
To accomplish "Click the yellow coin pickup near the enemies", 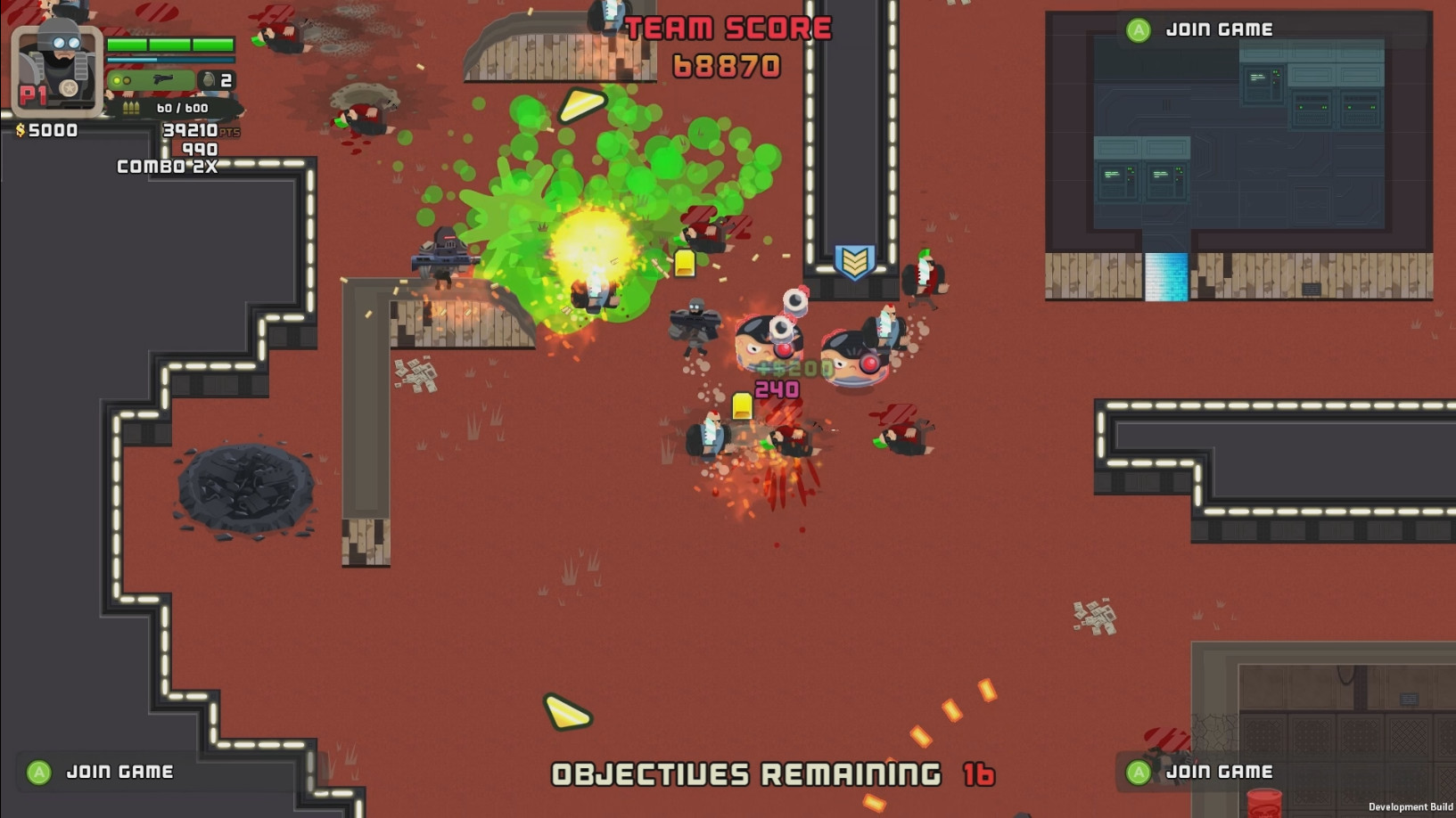I will pos(743,404).
